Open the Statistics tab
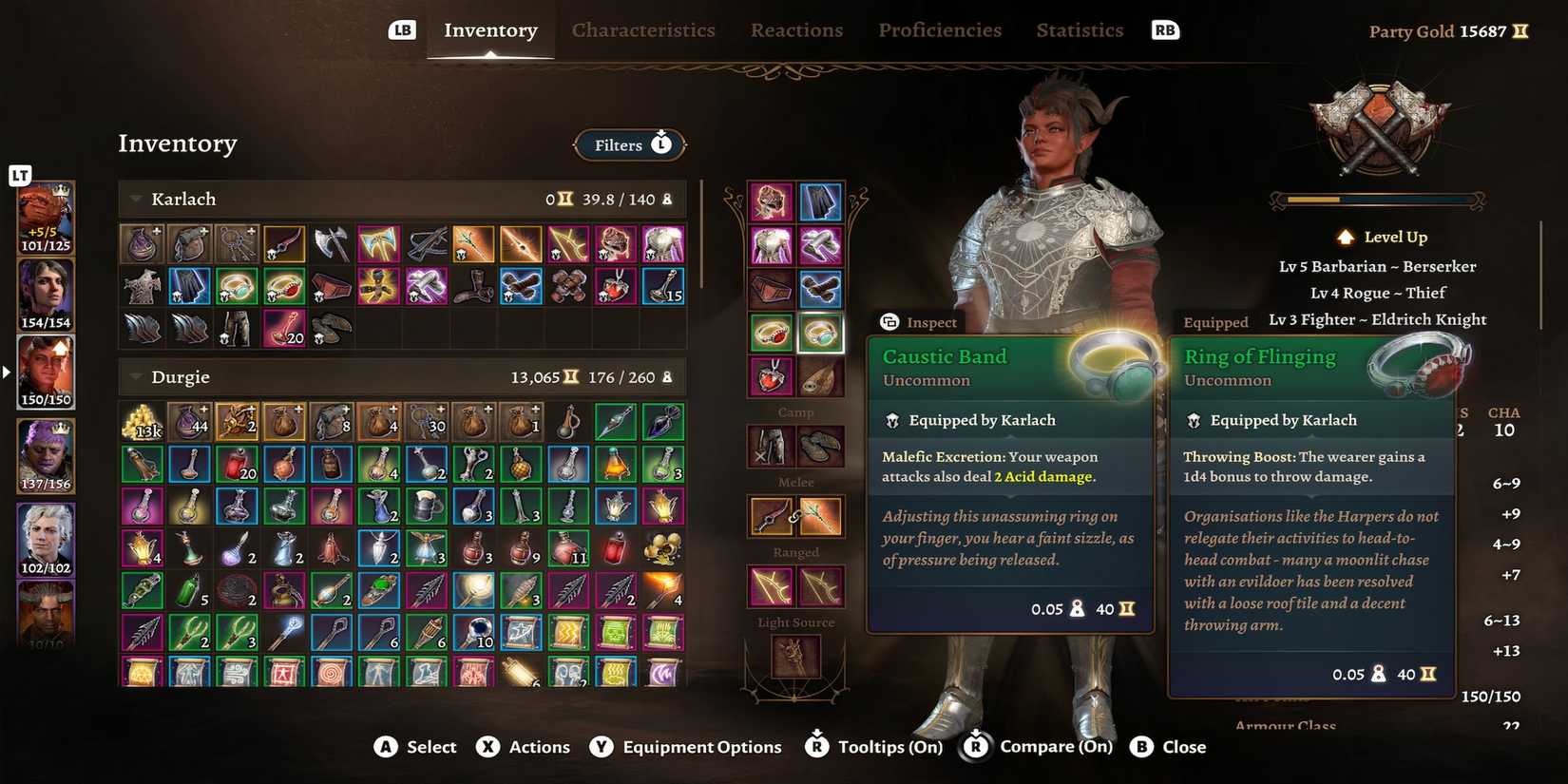Image resolution: width=1568 pixels, height=784 pixels. [1080, 29]
